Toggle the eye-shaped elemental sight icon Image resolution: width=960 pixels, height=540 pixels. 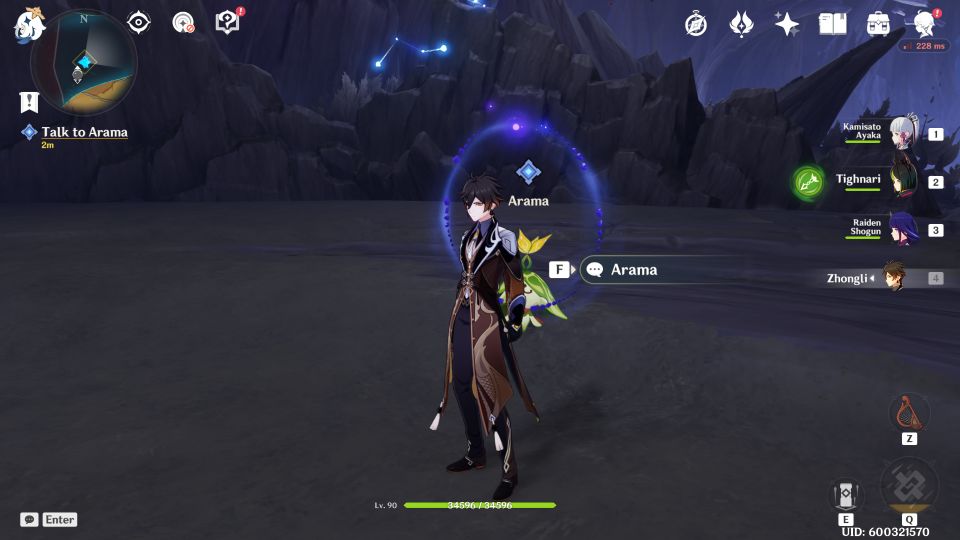tap(139, 23)
